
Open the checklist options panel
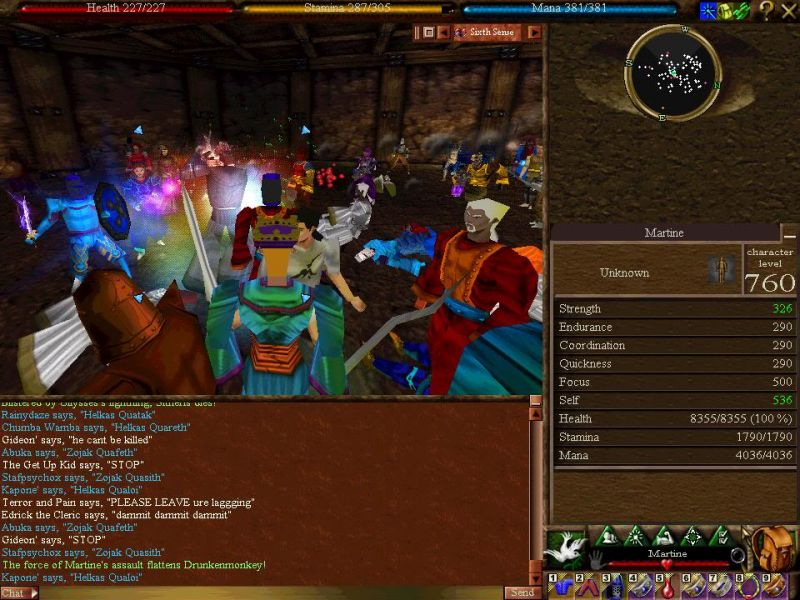(x=718, y=535)
